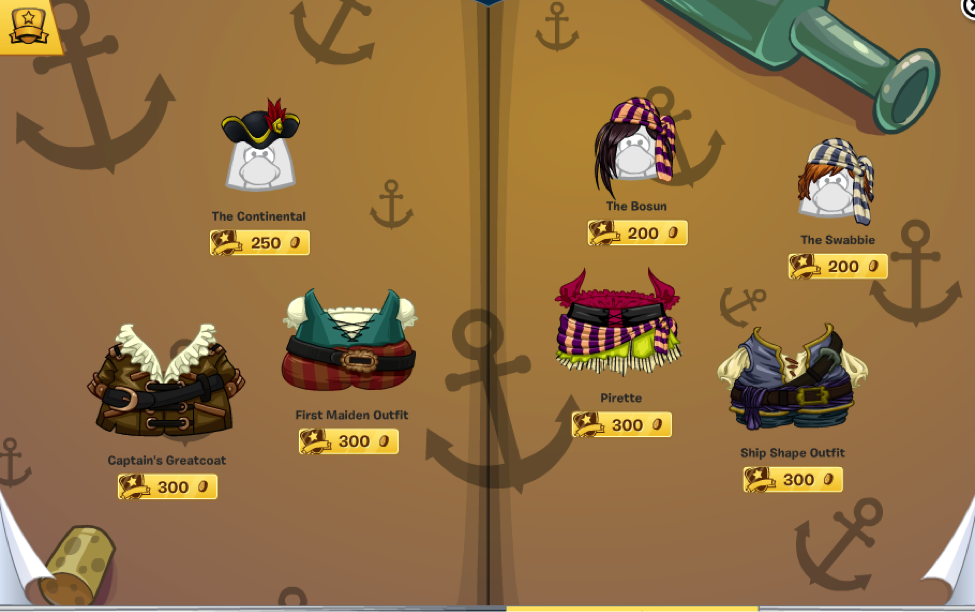Buy The Bosun for 200 coins
The width and height of the screenshot is (975, 612).
point(638,233)
